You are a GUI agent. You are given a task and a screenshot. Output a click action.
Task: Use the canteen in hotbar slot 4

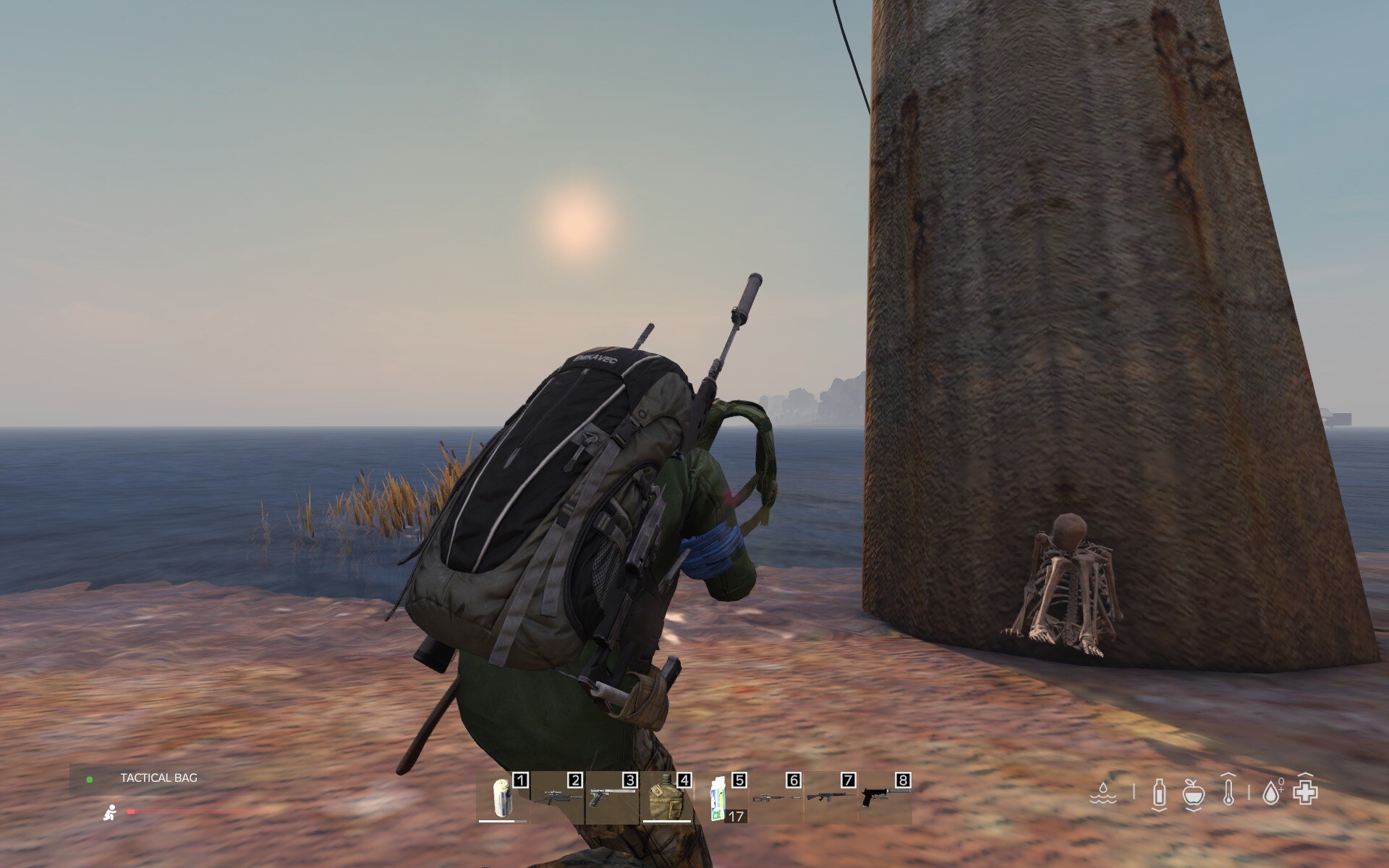tap(666, 799)
